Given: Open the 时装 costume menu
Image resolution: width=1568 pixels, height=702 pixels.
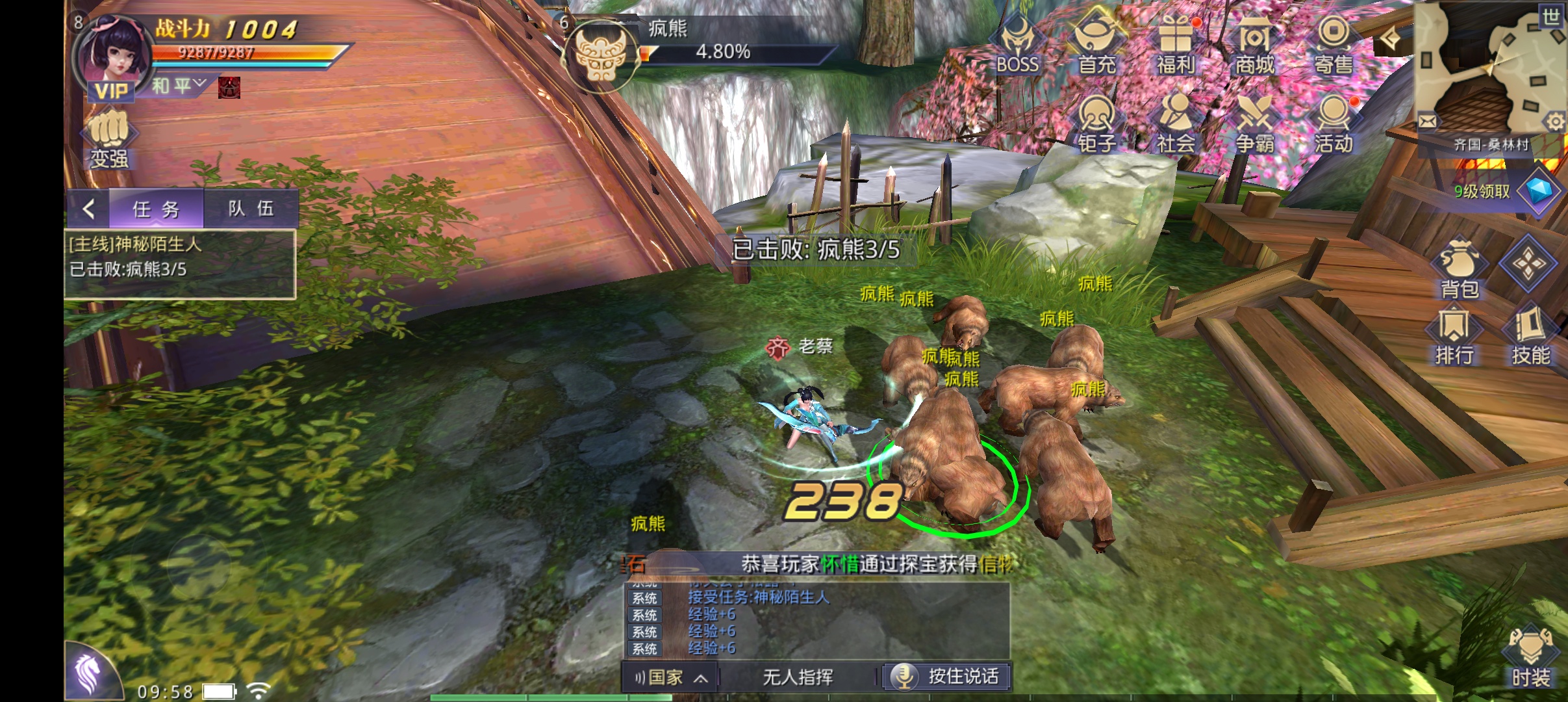Looking at the screenshot, I should (x=1530, y=658).
